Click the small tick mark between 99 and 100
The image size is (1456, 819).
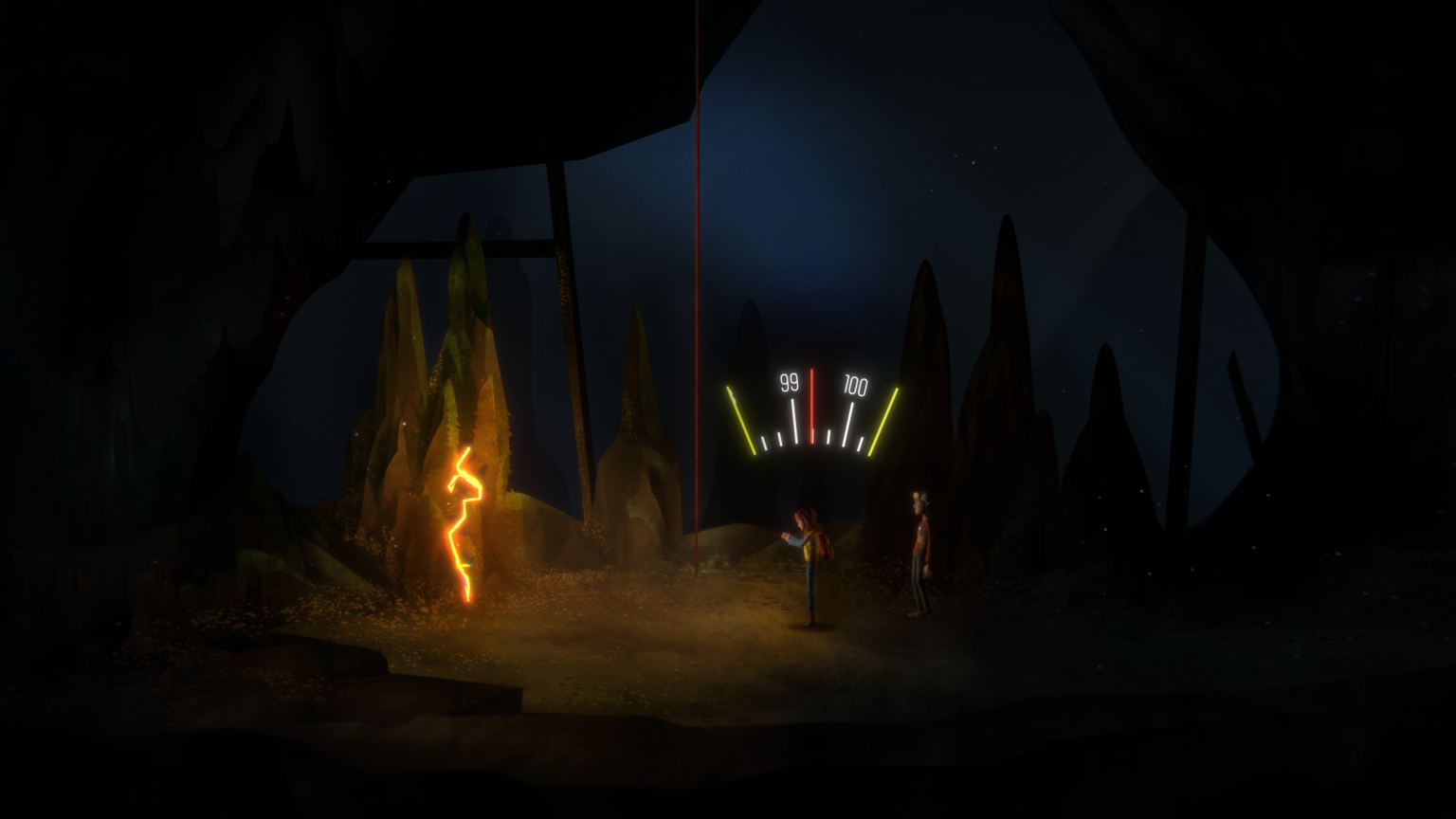click(x=828, y=437)
